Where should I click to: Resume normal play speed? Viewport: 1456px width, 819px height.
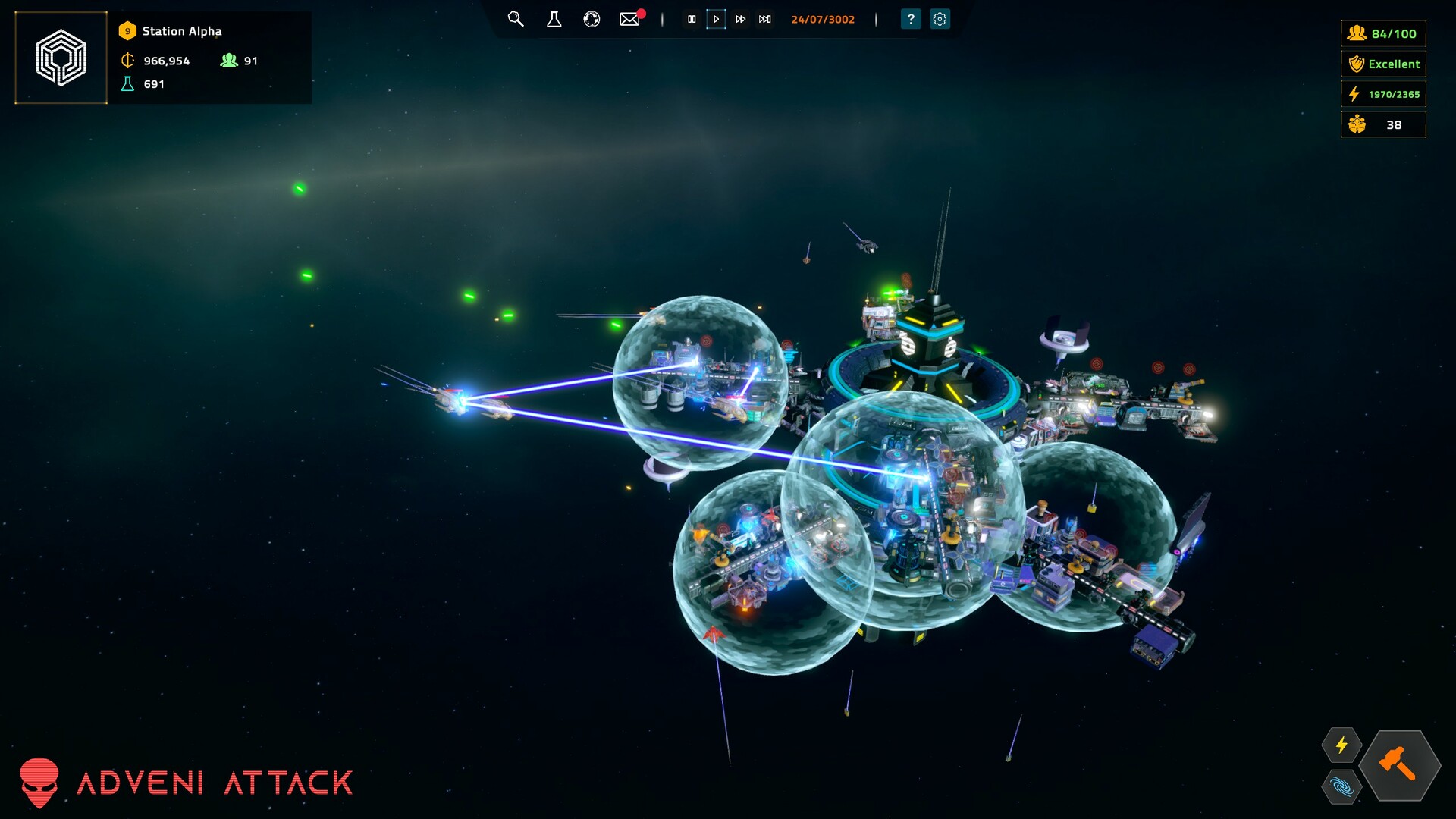pyautogui.click(x=716, y=19)
